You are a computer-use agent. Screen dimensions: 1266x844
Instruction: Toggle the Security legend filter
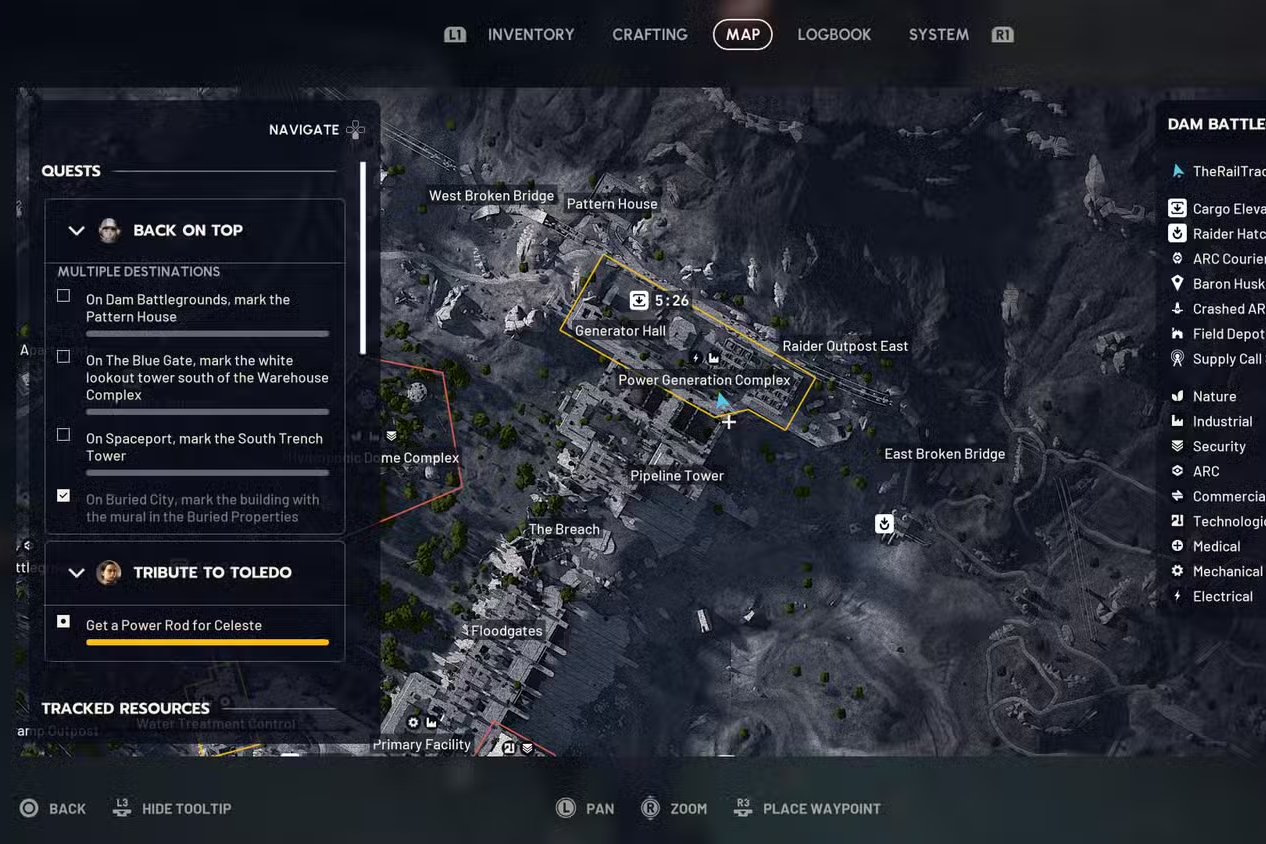pos(1218,446)
